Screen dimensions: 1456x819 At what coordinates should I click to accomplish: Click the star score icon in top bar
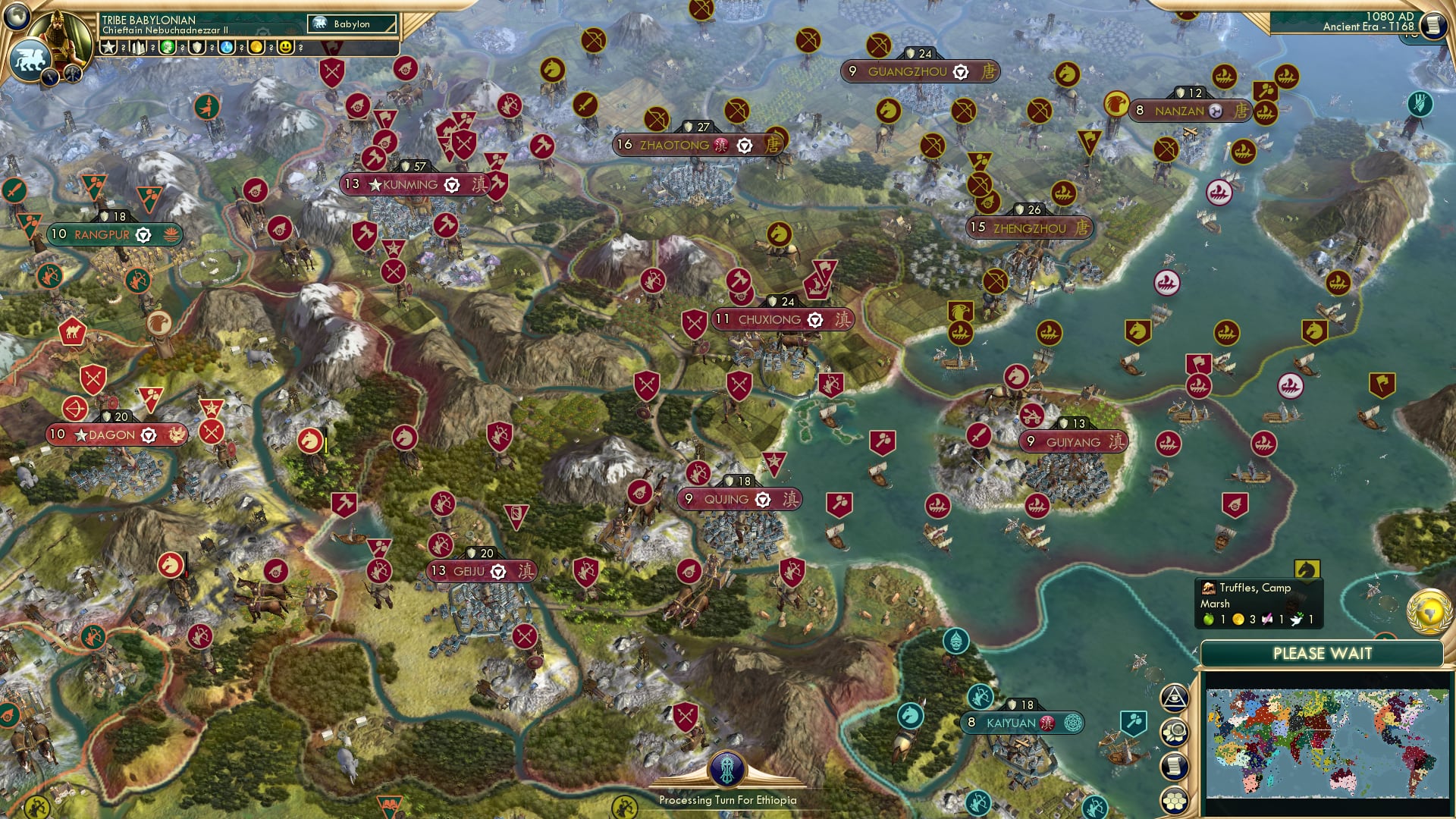pyautogui.click(x=108, y=47)
